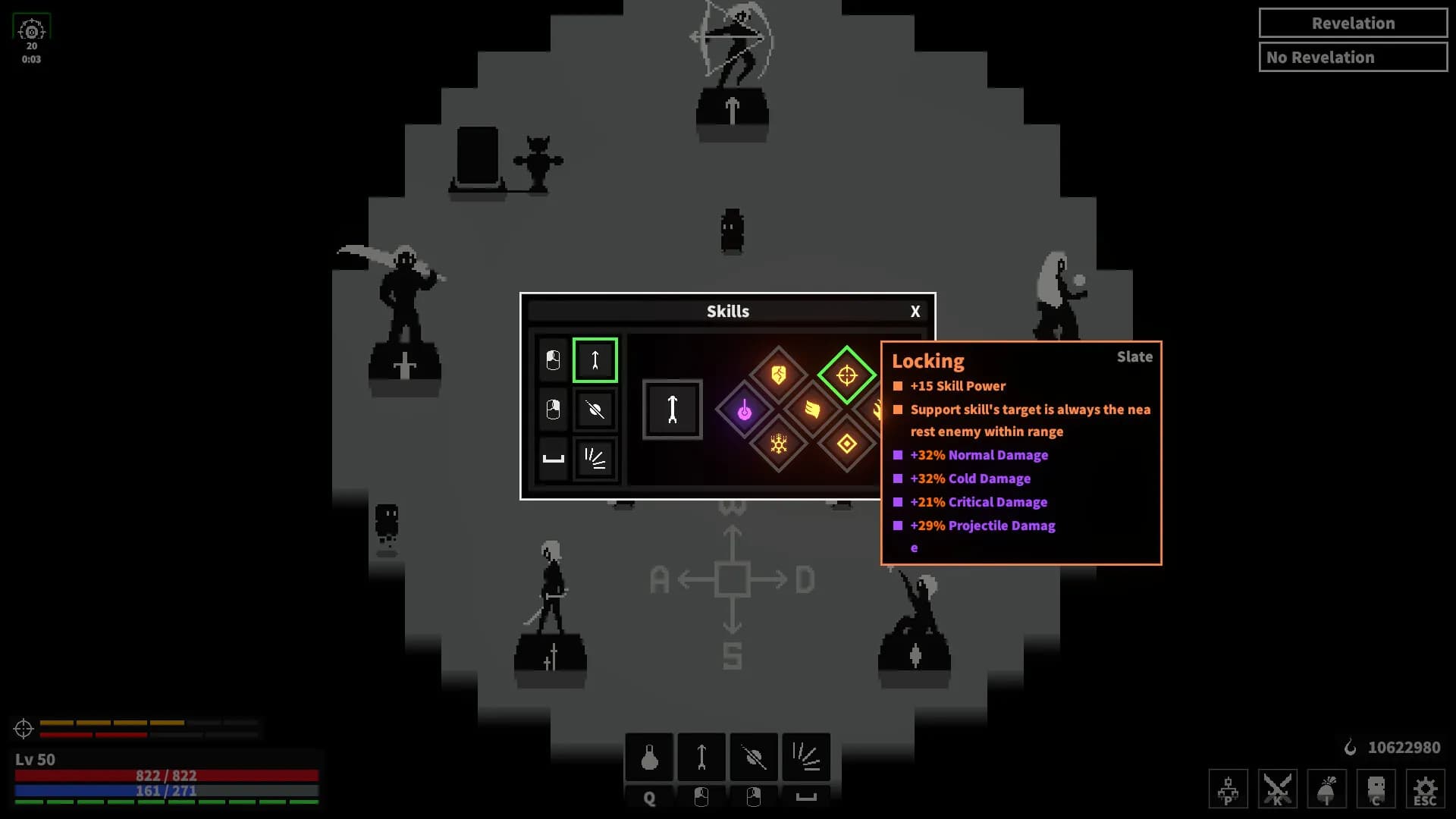Select the cracked shield slate

pos(778,375)
